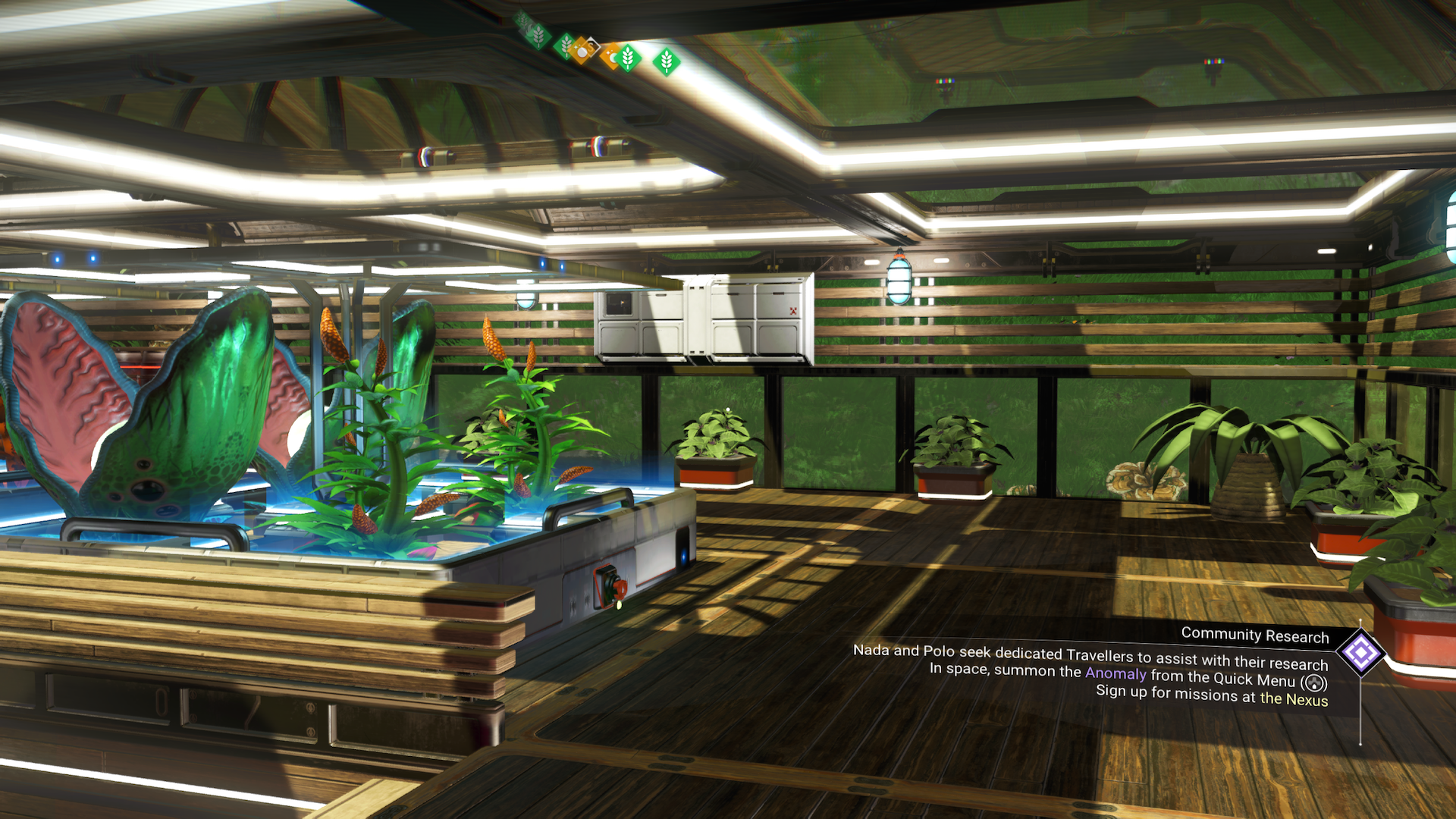Select the Community Research header

point(1254,636)
